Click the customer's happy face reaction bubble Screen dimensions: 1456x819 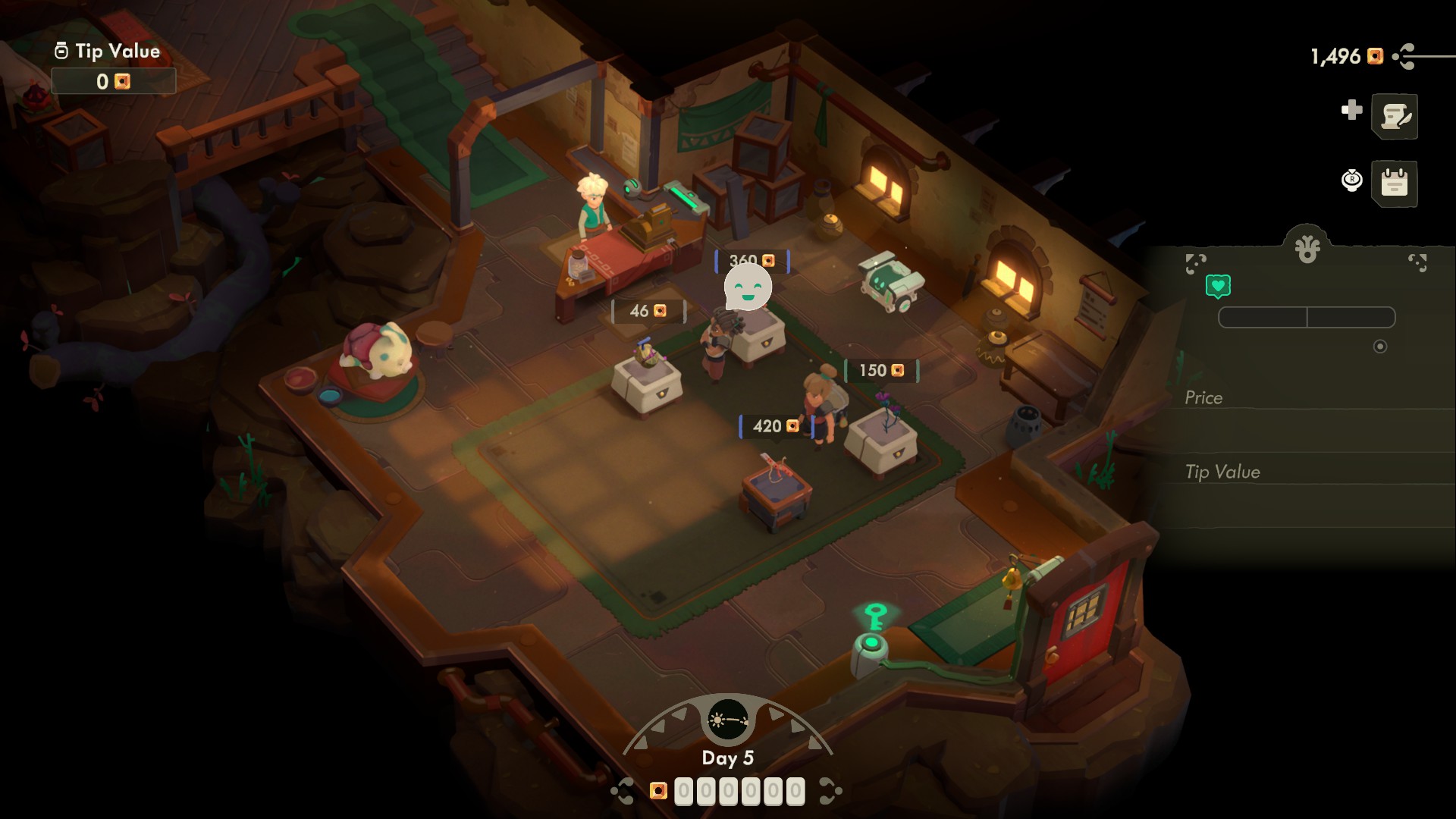pos(748,289)
